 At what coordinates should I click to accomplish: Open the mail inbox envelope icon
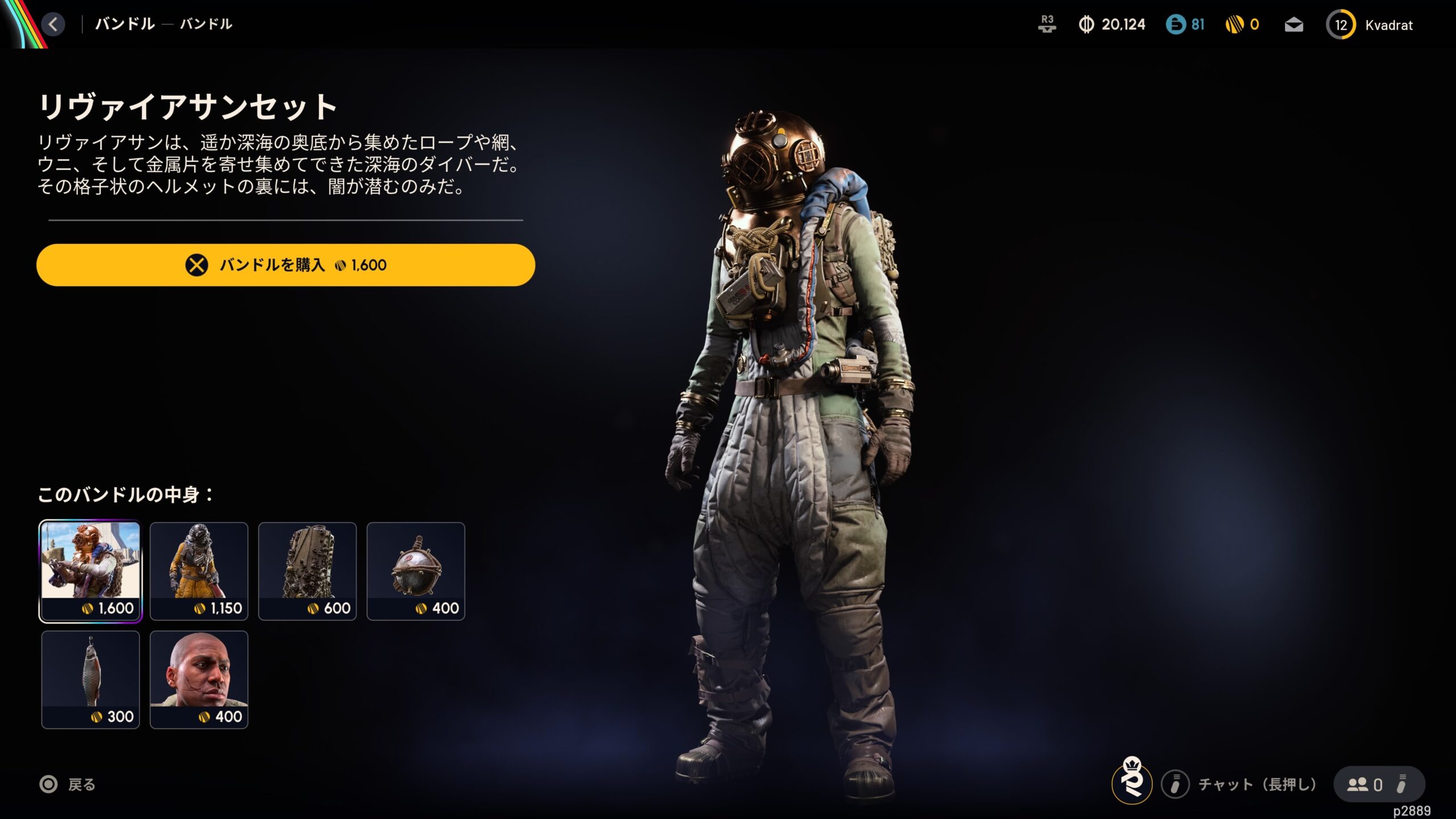pyautogui.click(x=1294, y=25)
